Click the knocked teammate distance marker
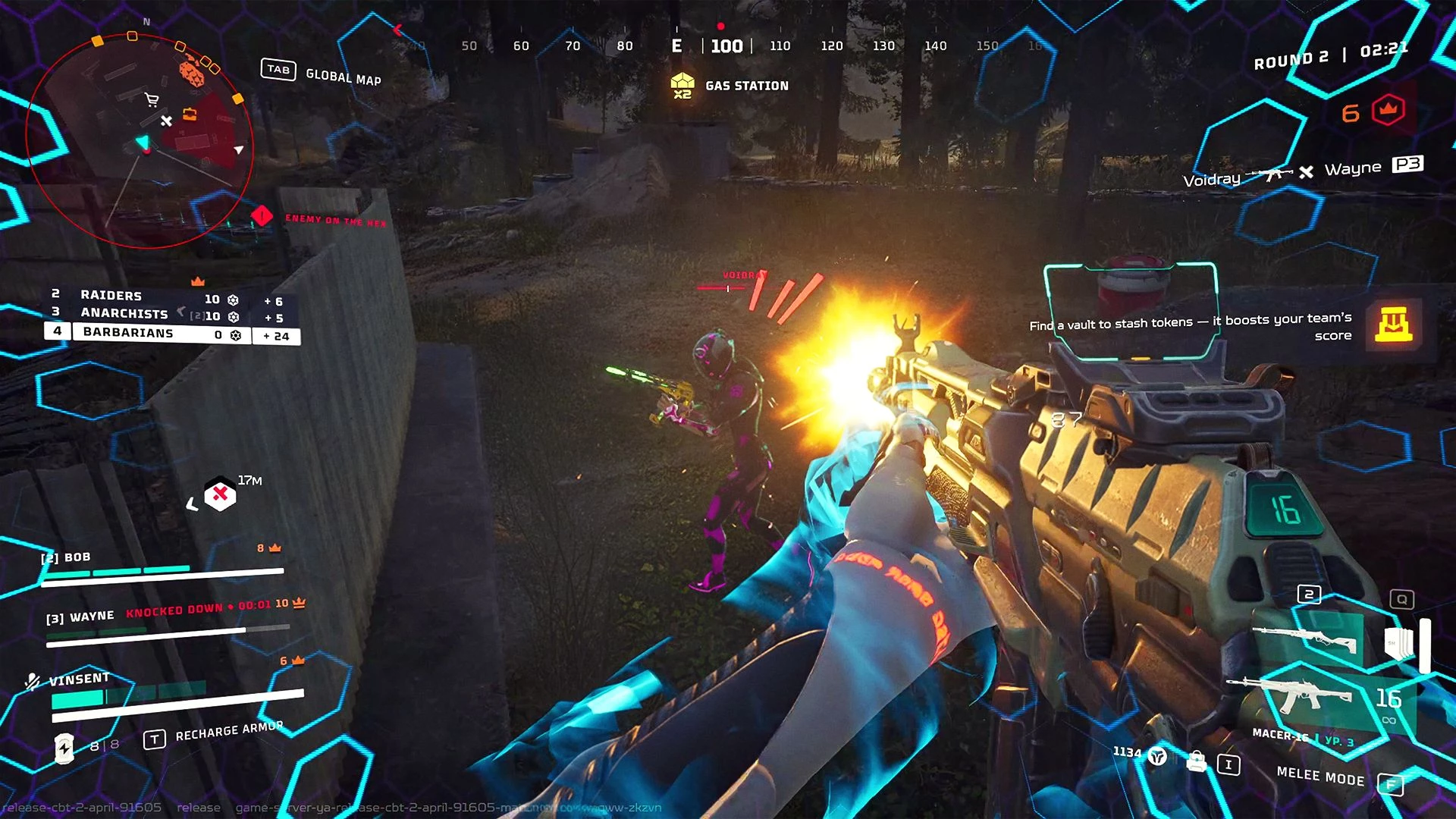 (x=220, y=494)
